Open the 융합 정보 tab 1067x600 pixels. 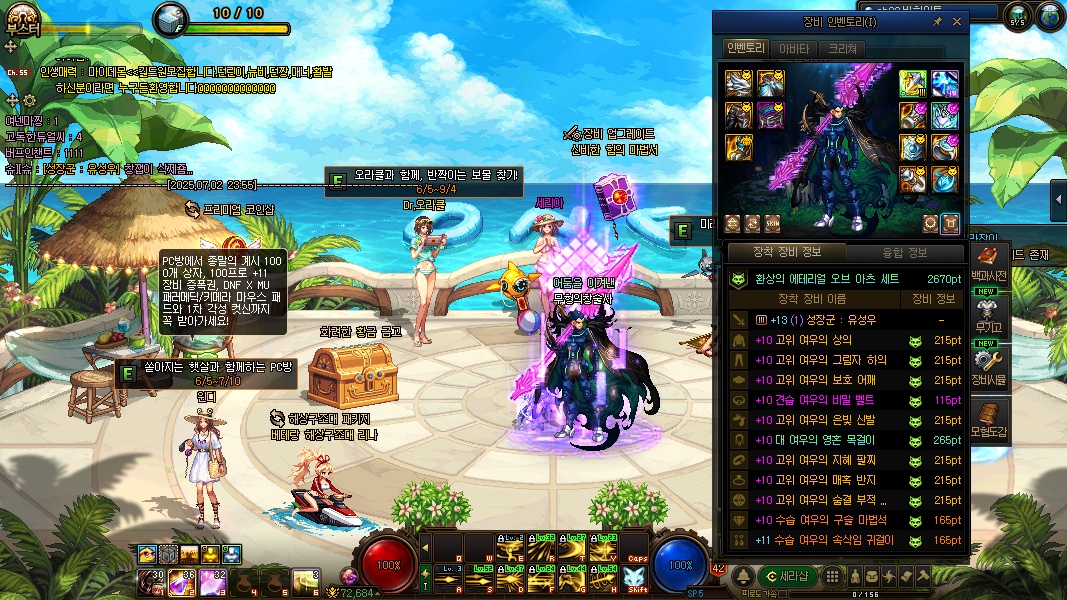pyautogui.click(x=904, y=252)
